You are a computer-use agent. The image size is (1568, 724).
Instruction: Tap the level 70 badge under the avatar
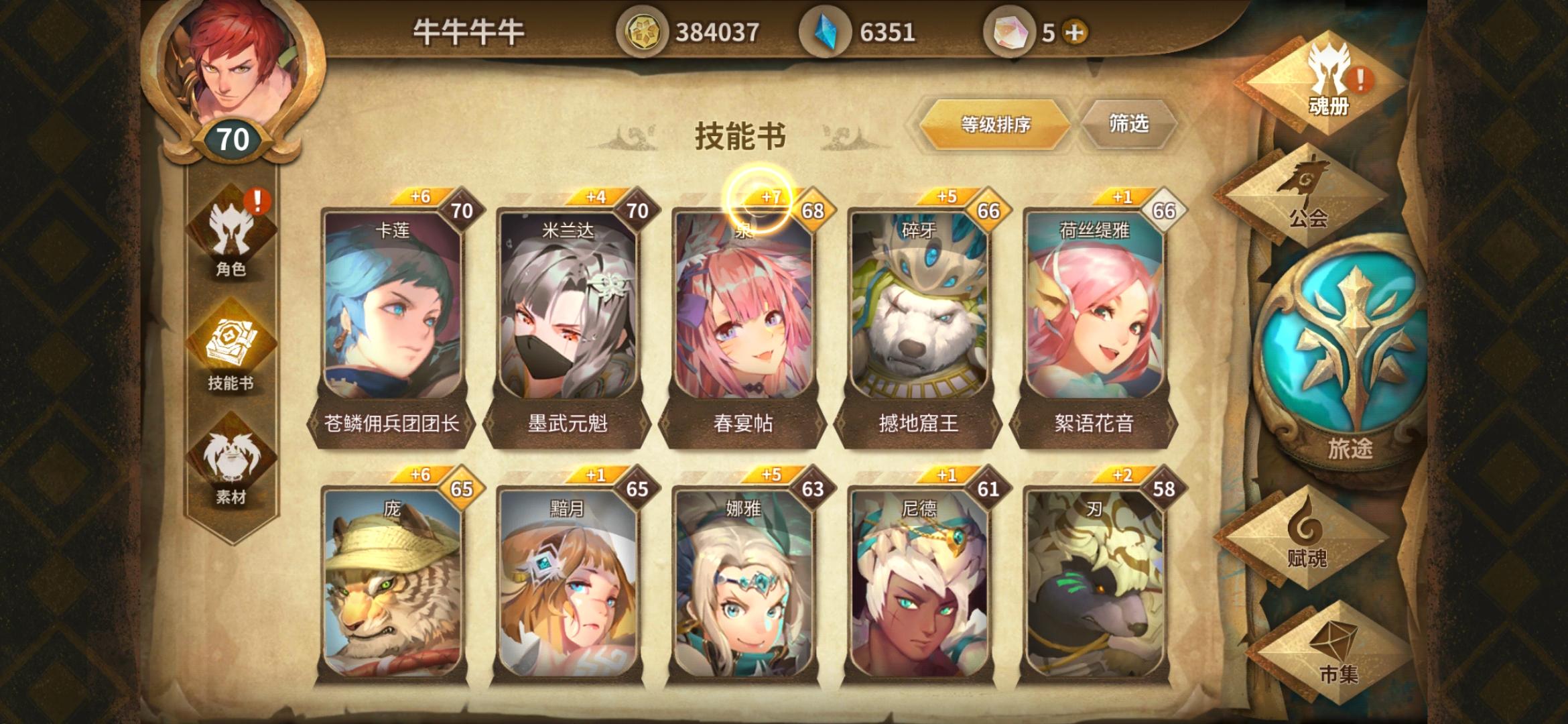point(230,139)
